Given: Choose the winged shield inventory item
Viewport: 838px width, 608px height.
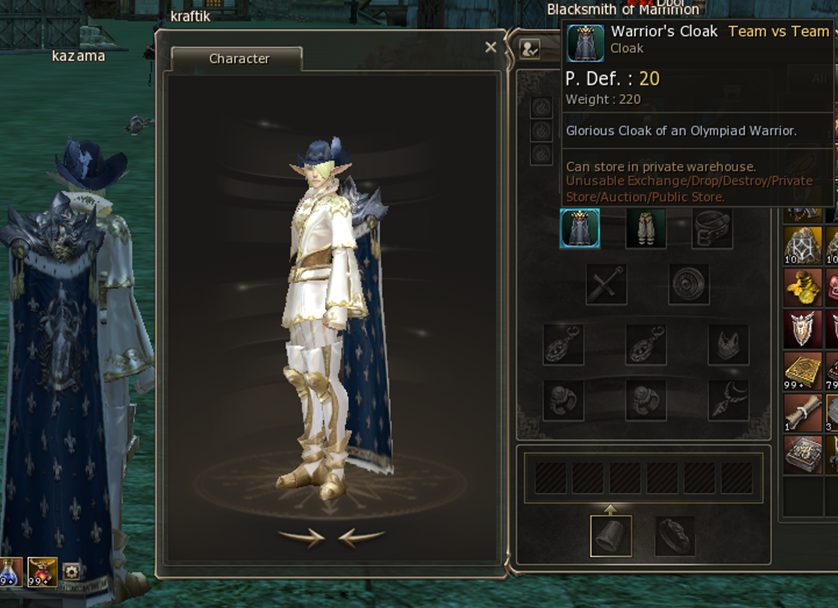Looking at the screenshot, I should [803, 329].
